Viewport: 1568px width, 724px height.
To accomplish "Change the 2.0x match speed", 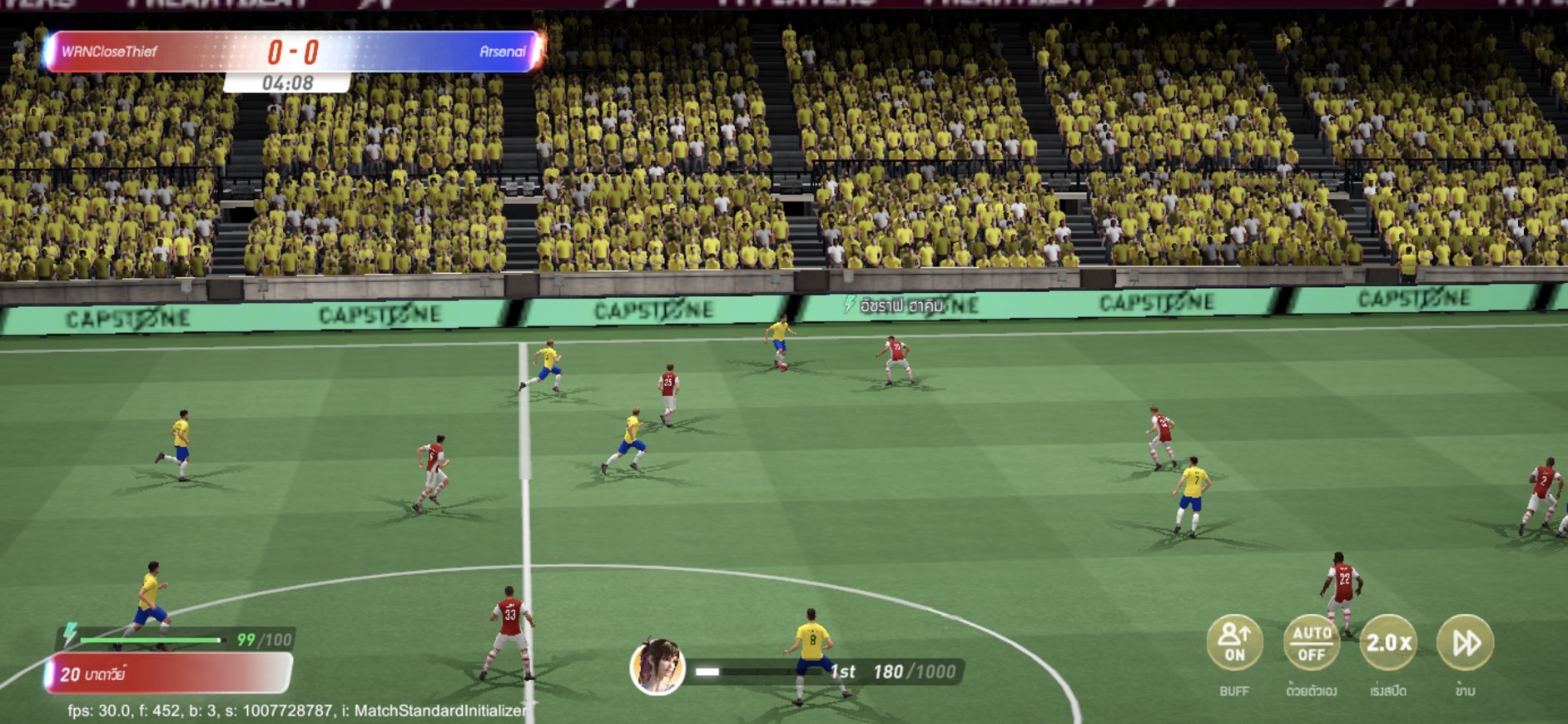I will [1388, 643].
